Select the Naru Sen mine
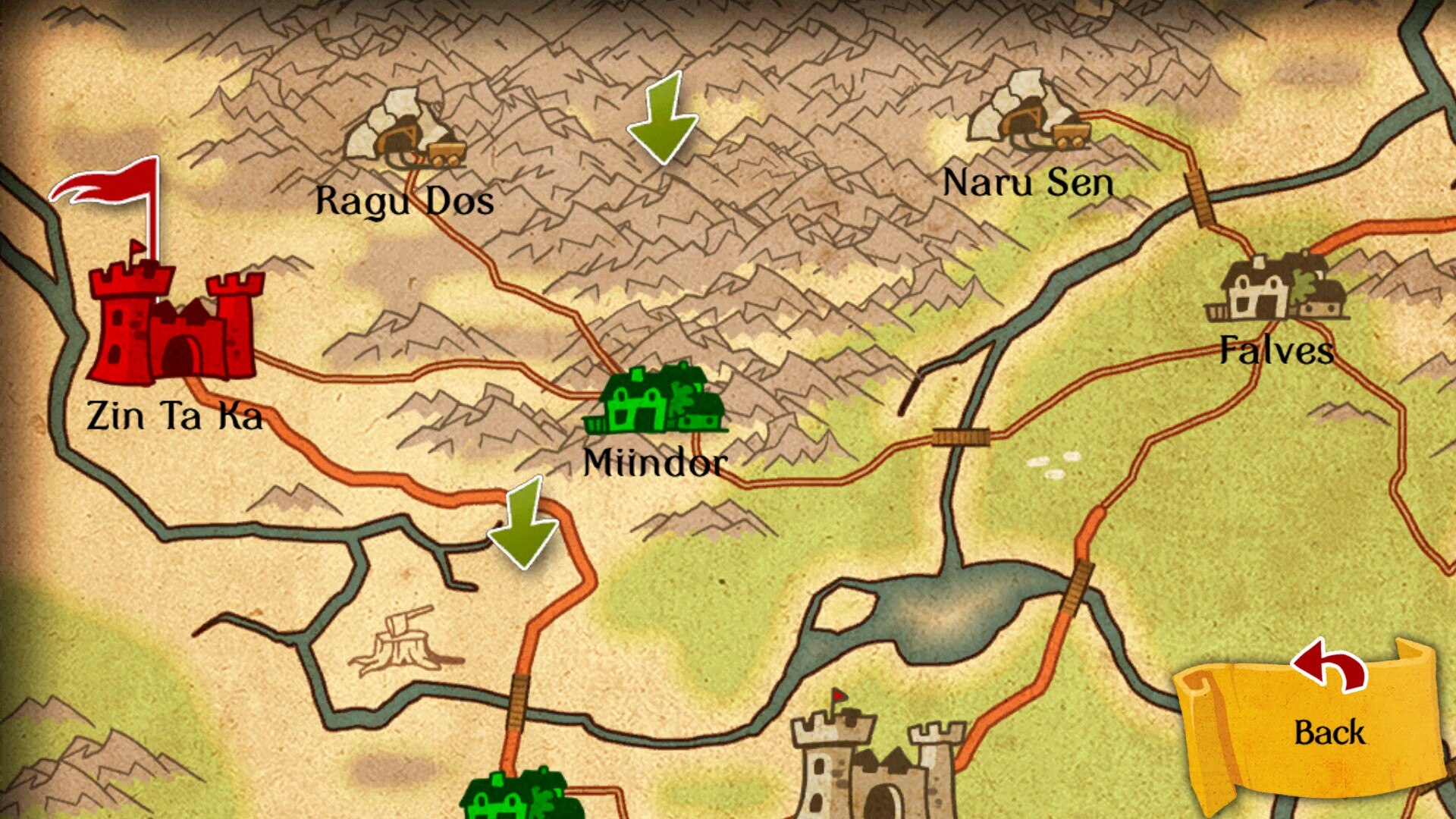Screen dimensions: 1456x819 (1030, 112)
